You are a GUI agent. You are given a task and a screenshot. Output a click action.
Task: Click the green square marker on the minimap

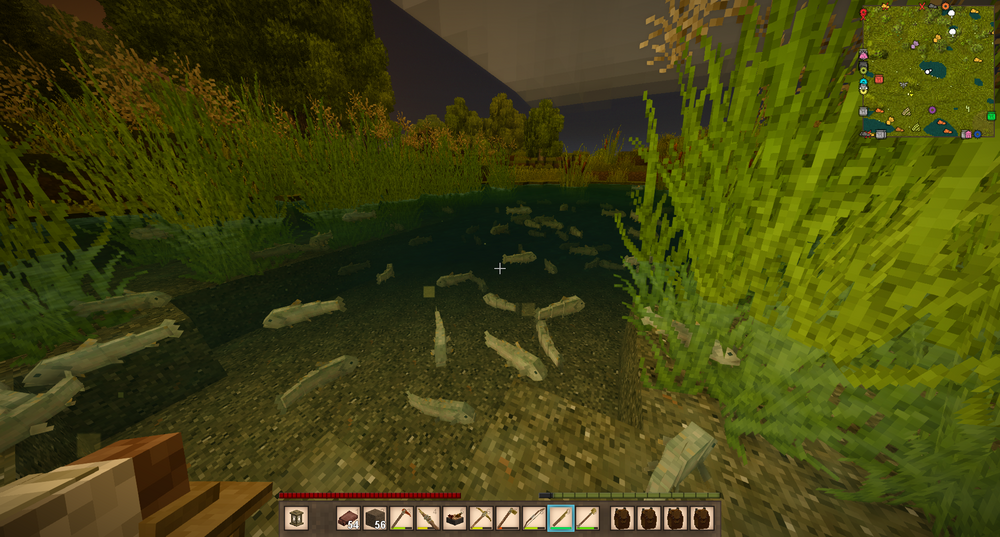990,116
